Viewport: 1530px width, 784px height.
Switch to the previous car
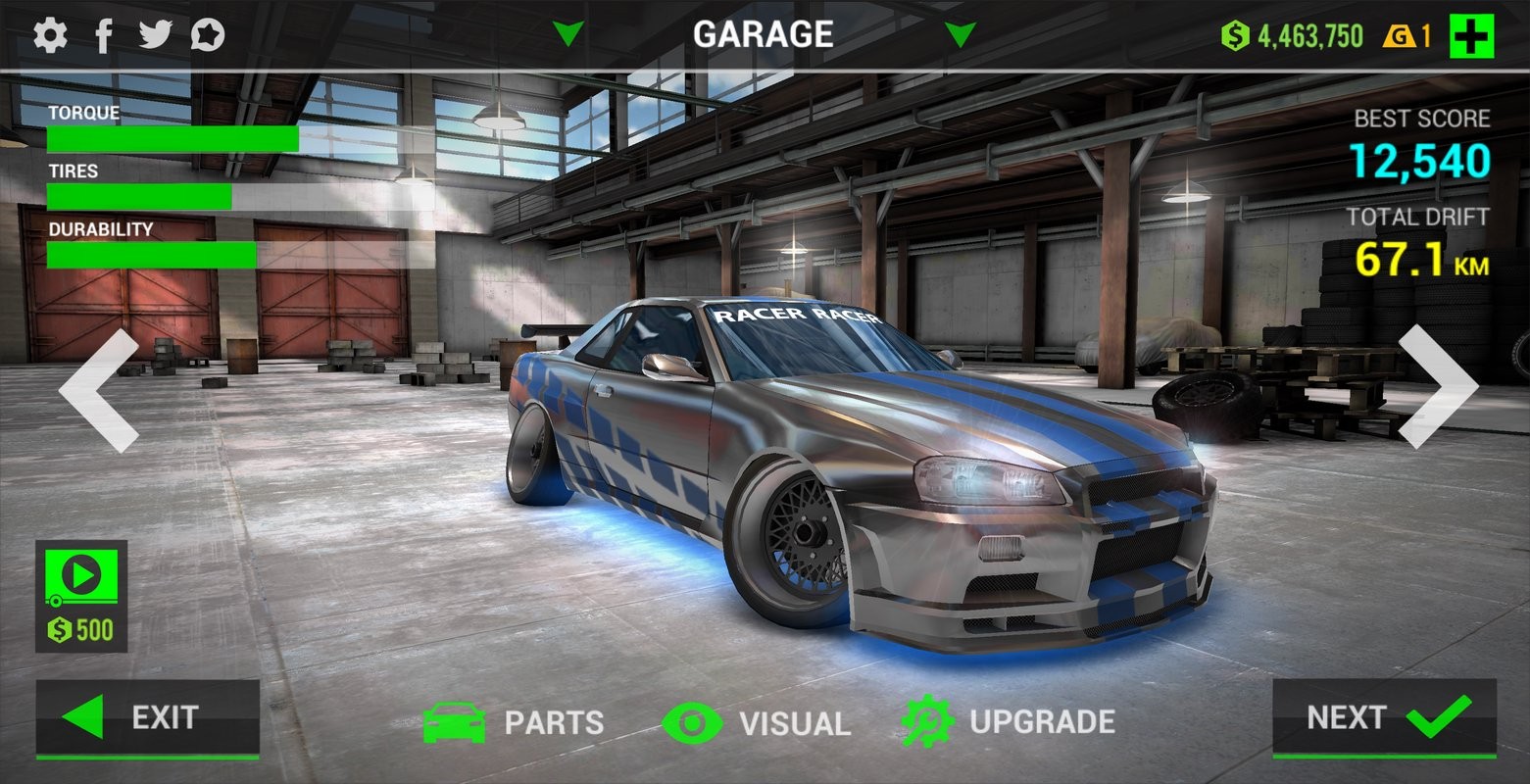[x=99, y=390]
